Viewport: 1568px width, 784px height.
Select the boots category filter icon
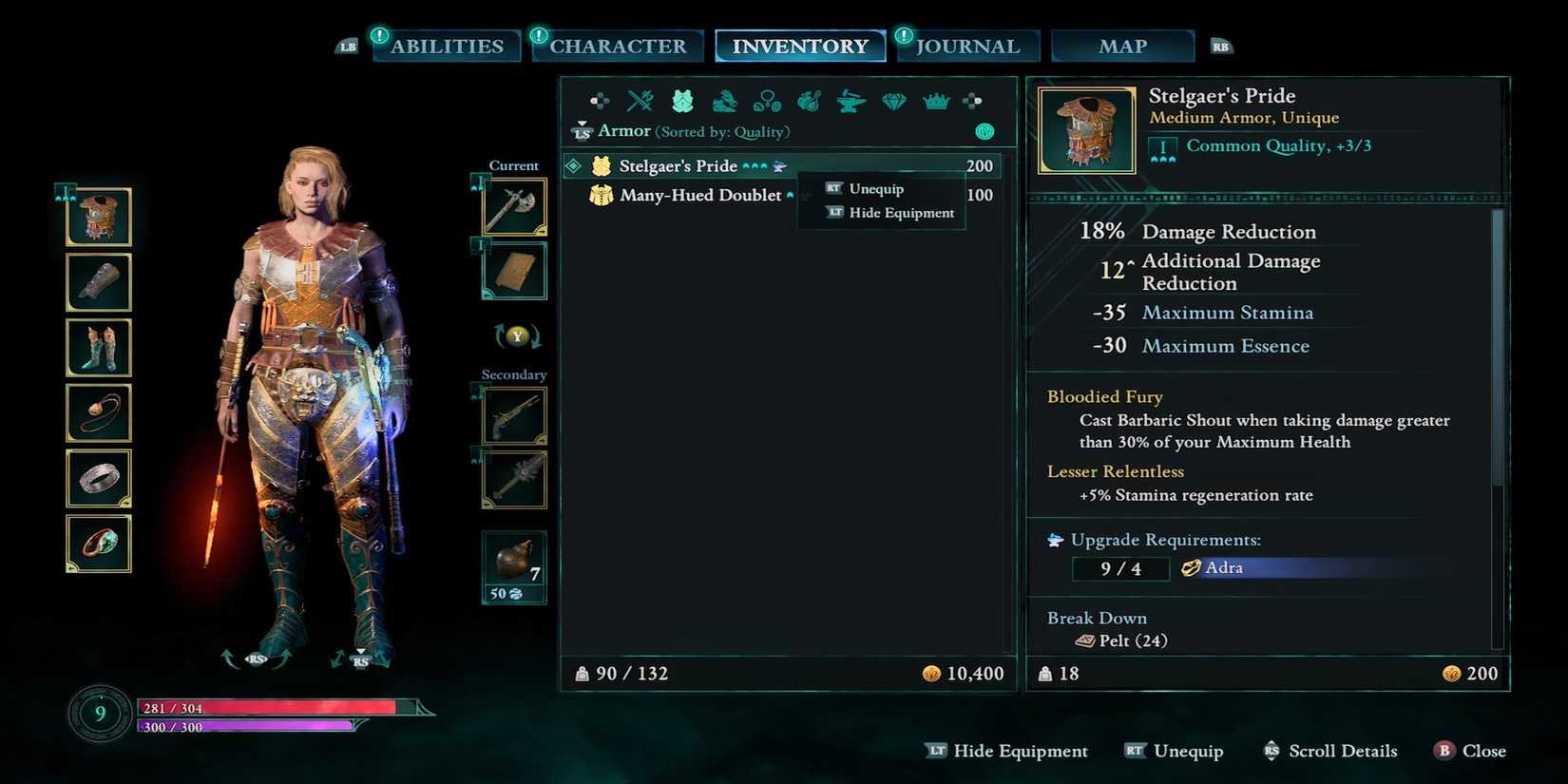[x=724, y=103]
